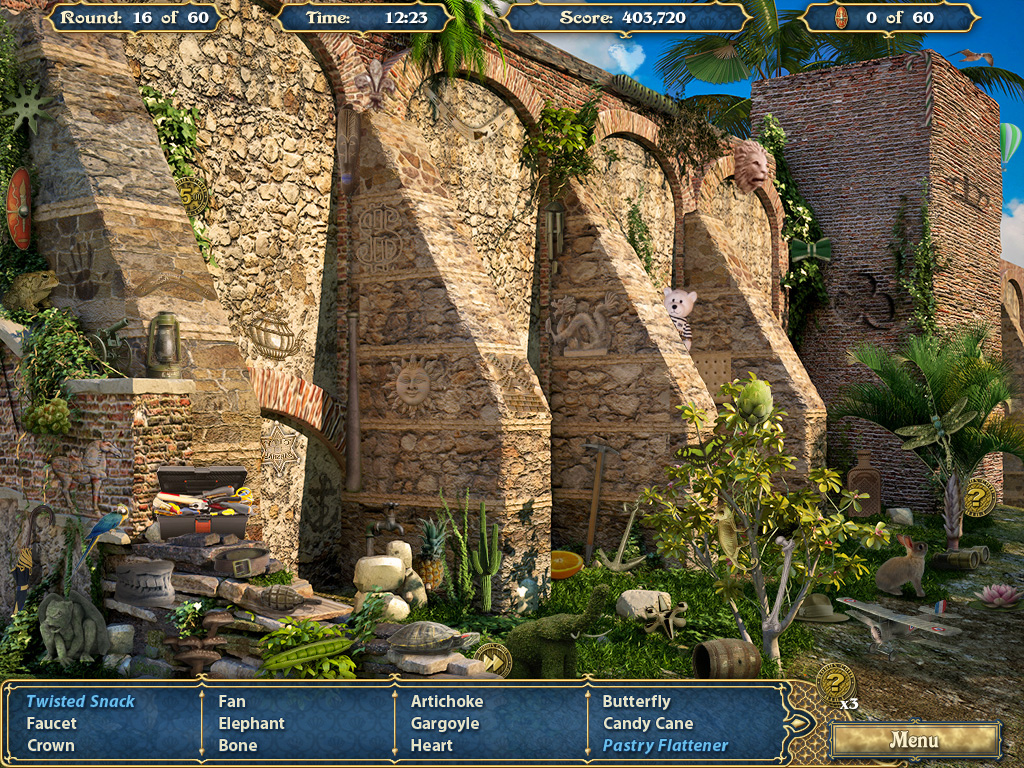The width and height of the screenshot is (1024, 768).
Task: Select the Artichoke list entry
Action: point(447,701)
